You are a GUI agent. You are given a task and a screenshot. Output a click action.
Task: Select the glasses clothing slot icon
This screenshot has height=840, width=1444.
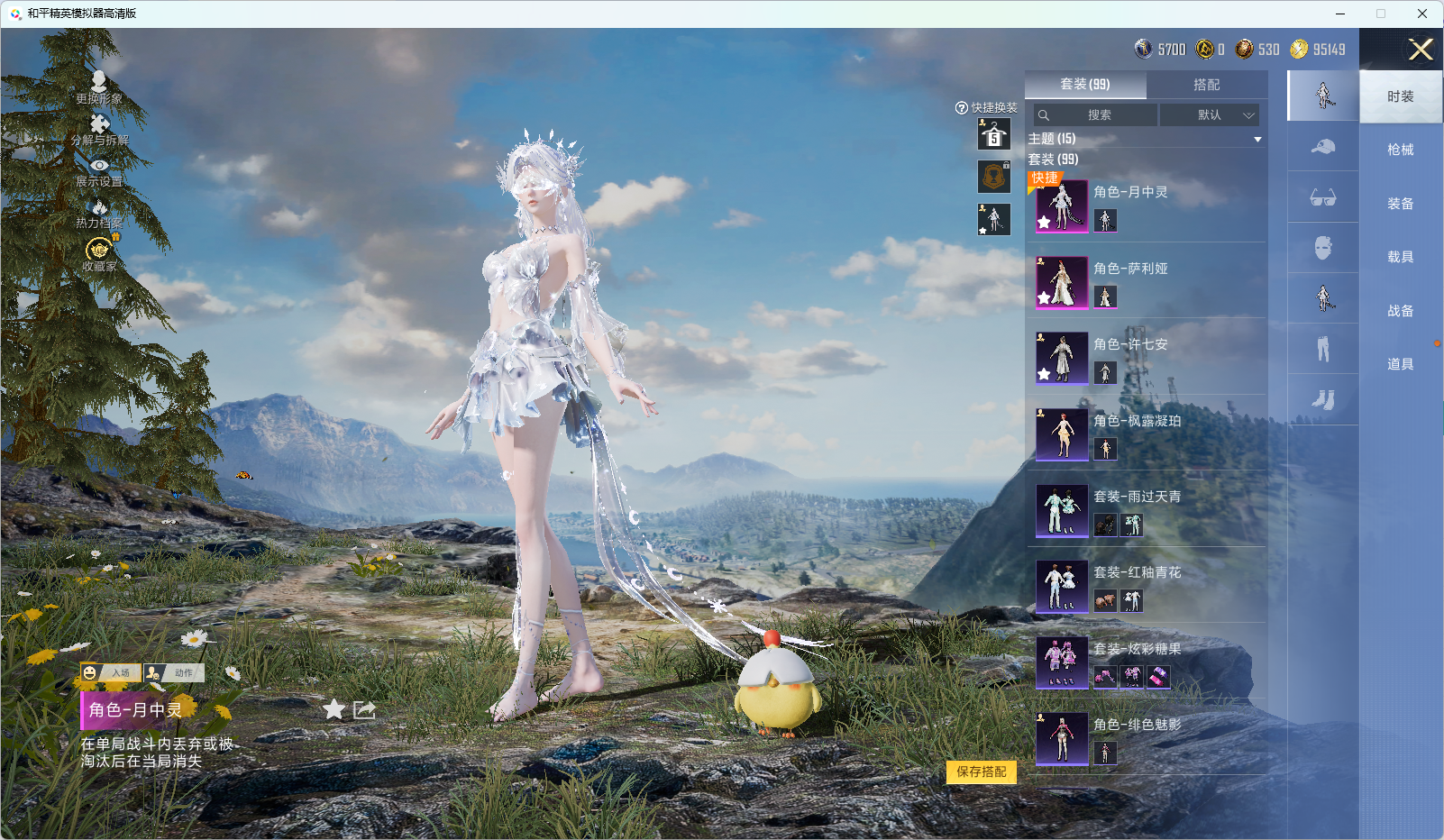[1322, 197]
